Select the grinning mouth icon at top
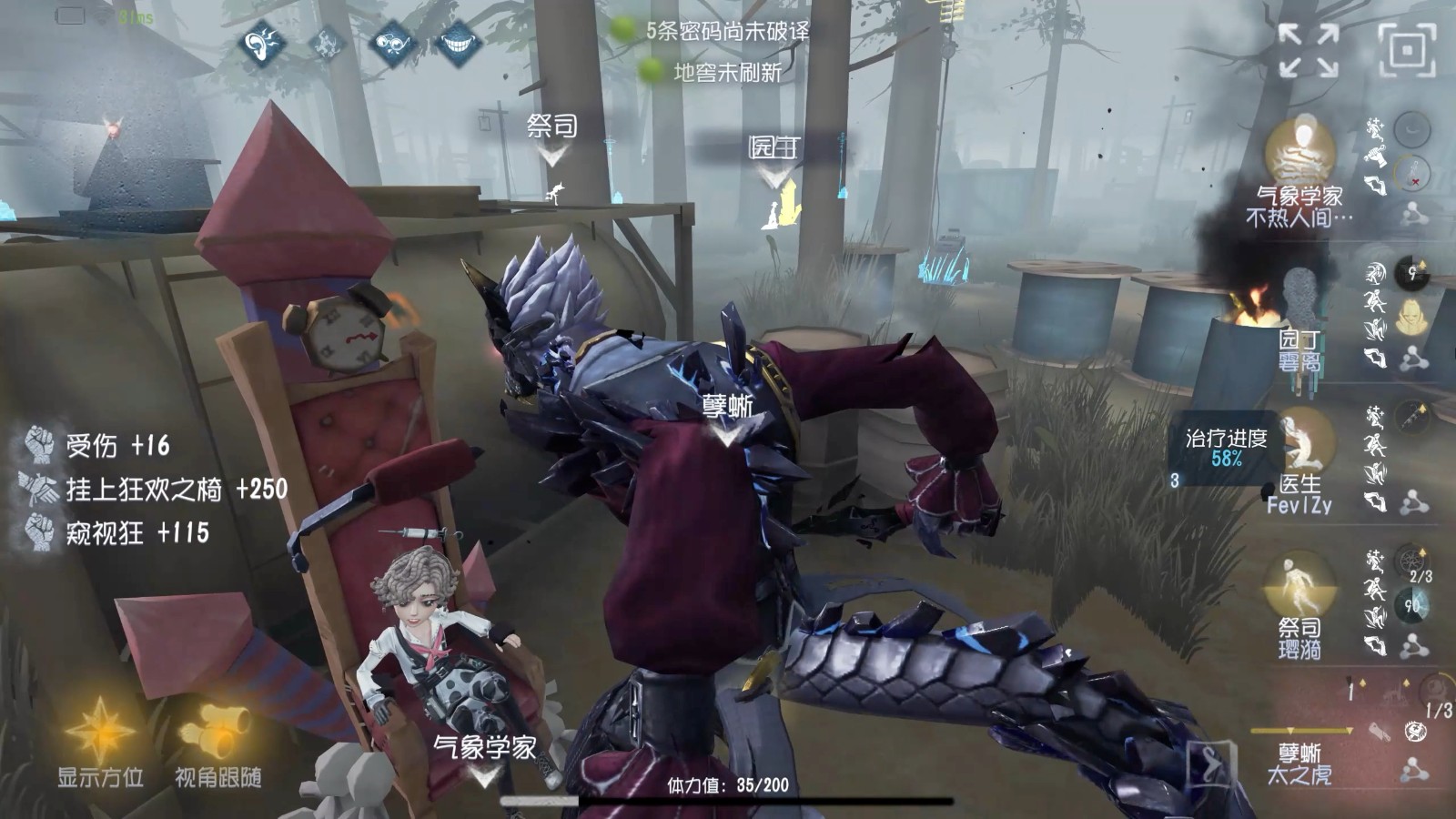1456x819 pixels. [x=458, y=44]
